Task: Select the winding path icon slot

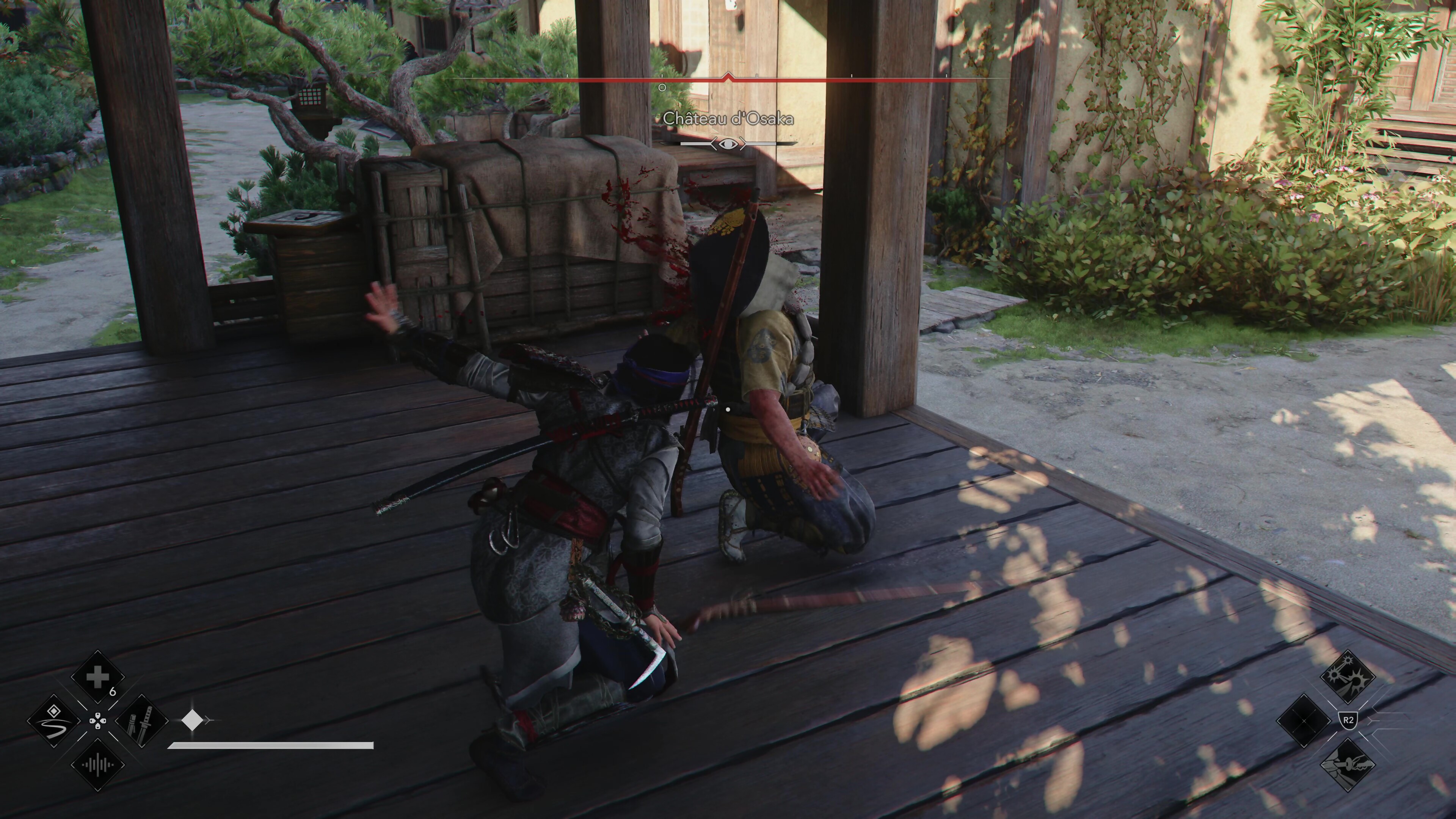Action: 54,721
